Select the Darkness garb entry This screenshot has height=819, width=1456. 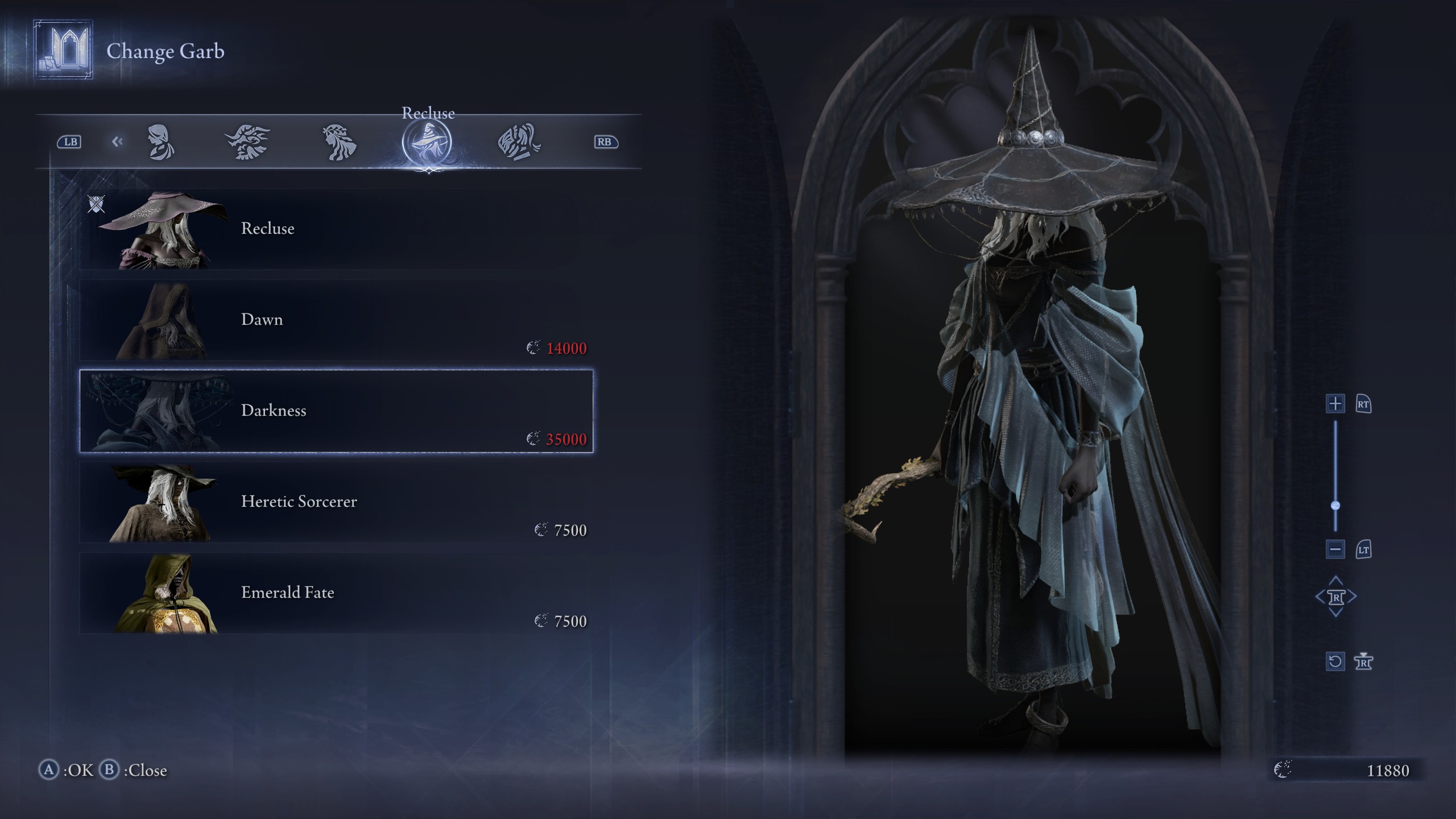click(336, 411)
